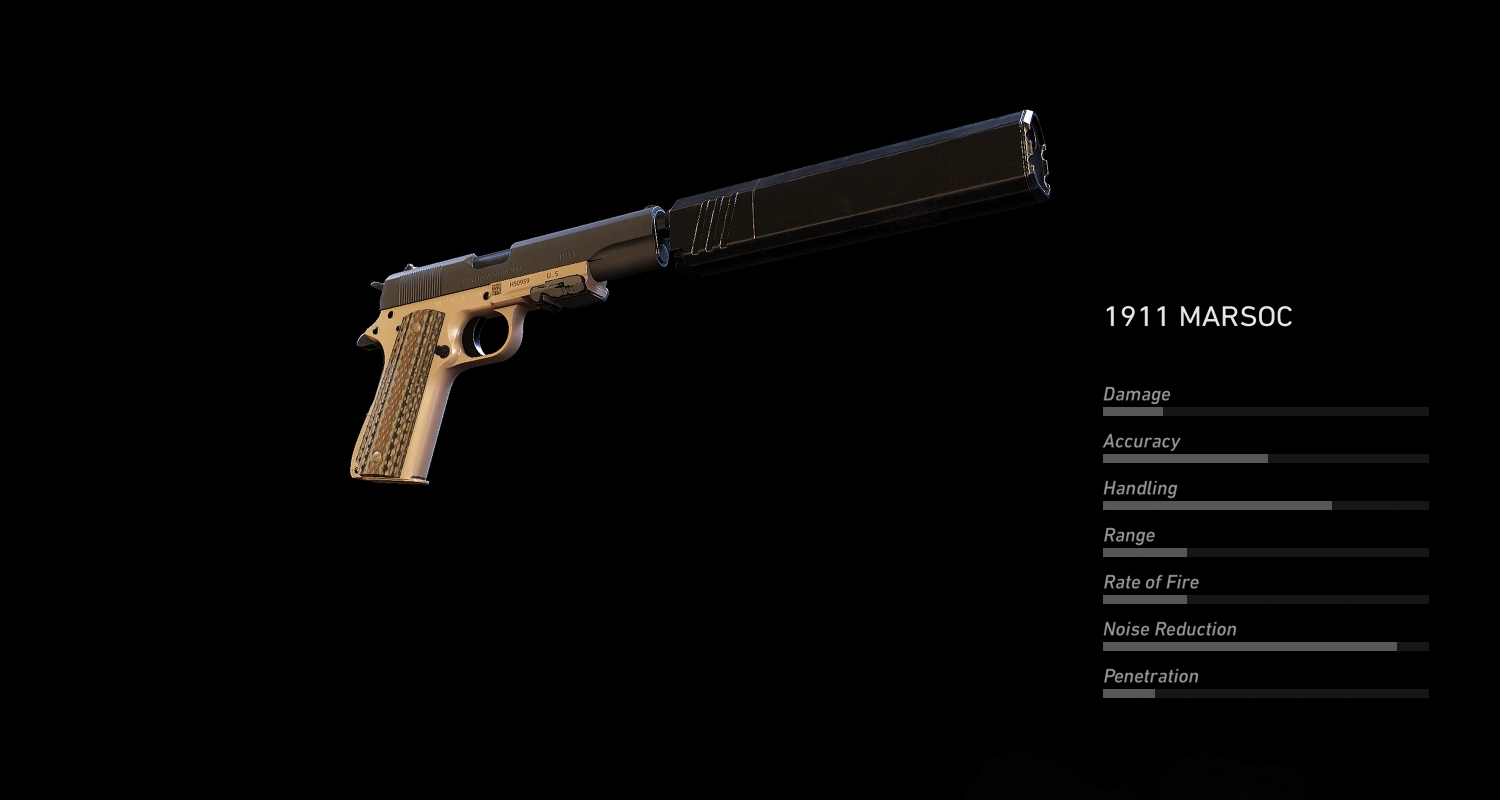Click the Noise Reduction progress bar

tap(1265, 645)
